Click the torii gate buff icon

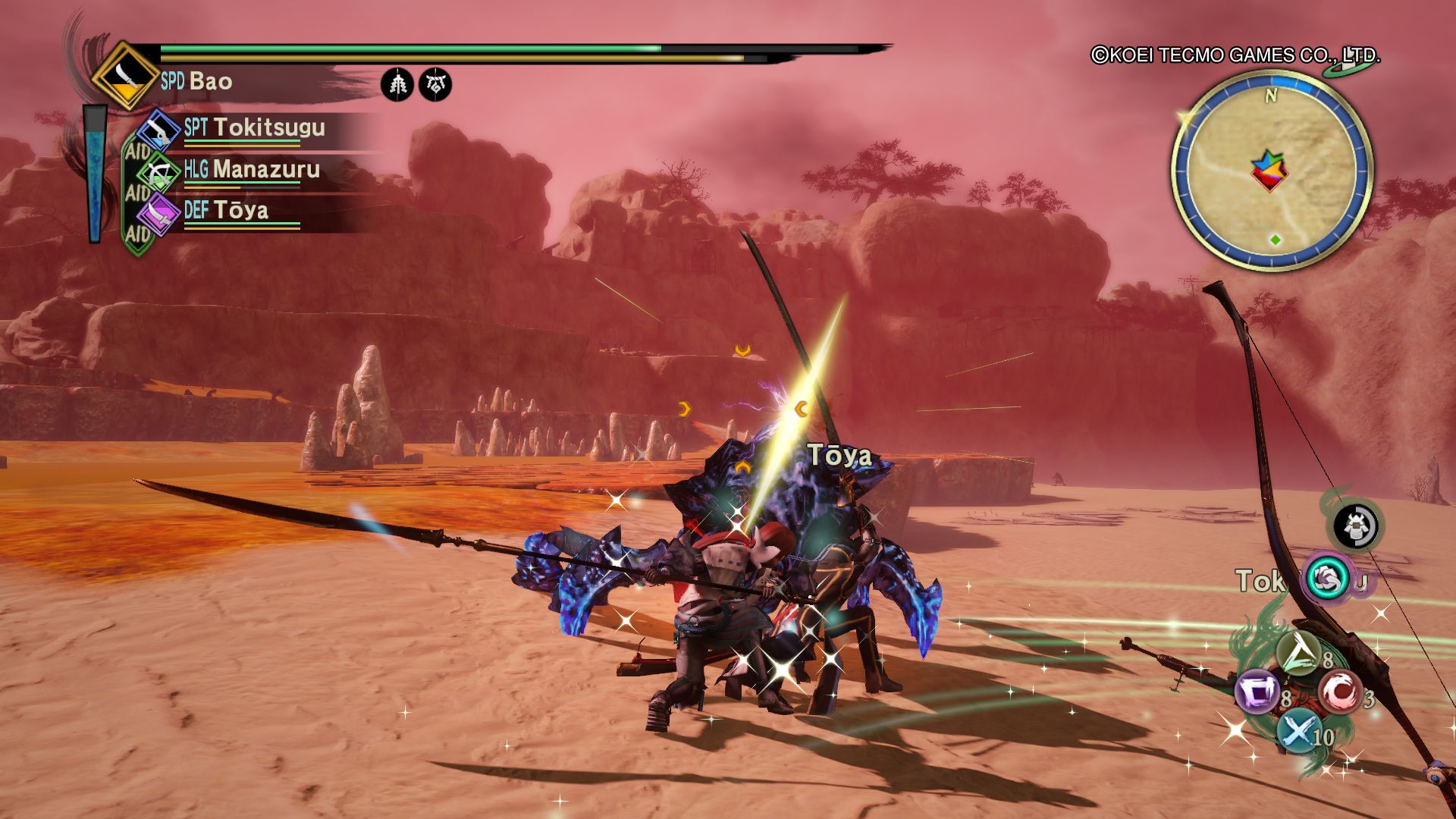point(435,84)
